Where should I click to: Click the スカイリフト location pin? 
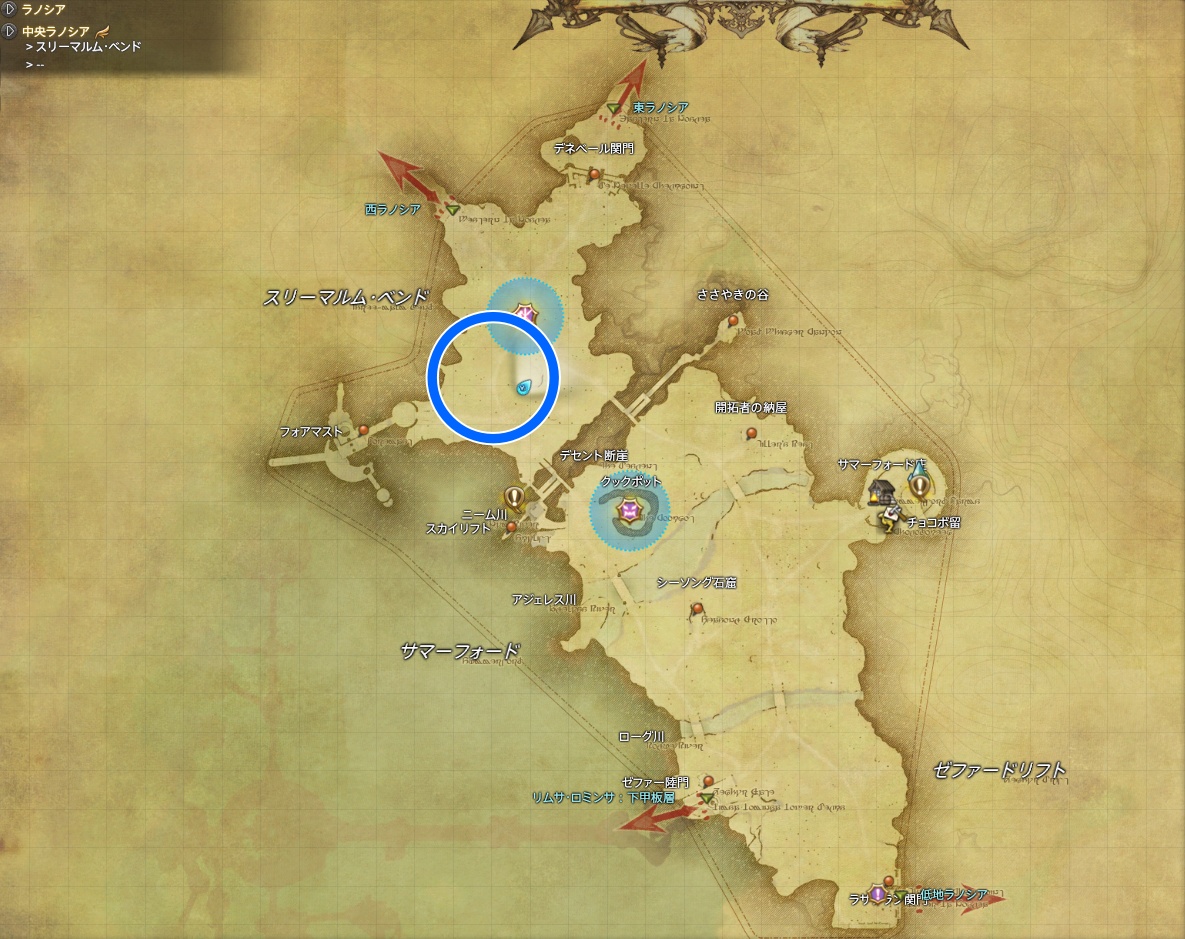point(512,526)
